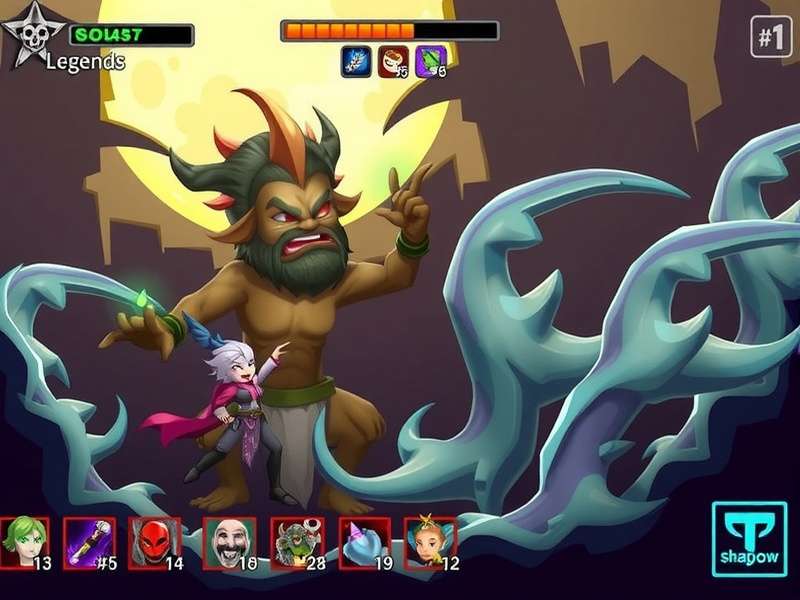800x600 pixels.
Task: Activate the Shadow ability button
Action: tap(749, 538)
